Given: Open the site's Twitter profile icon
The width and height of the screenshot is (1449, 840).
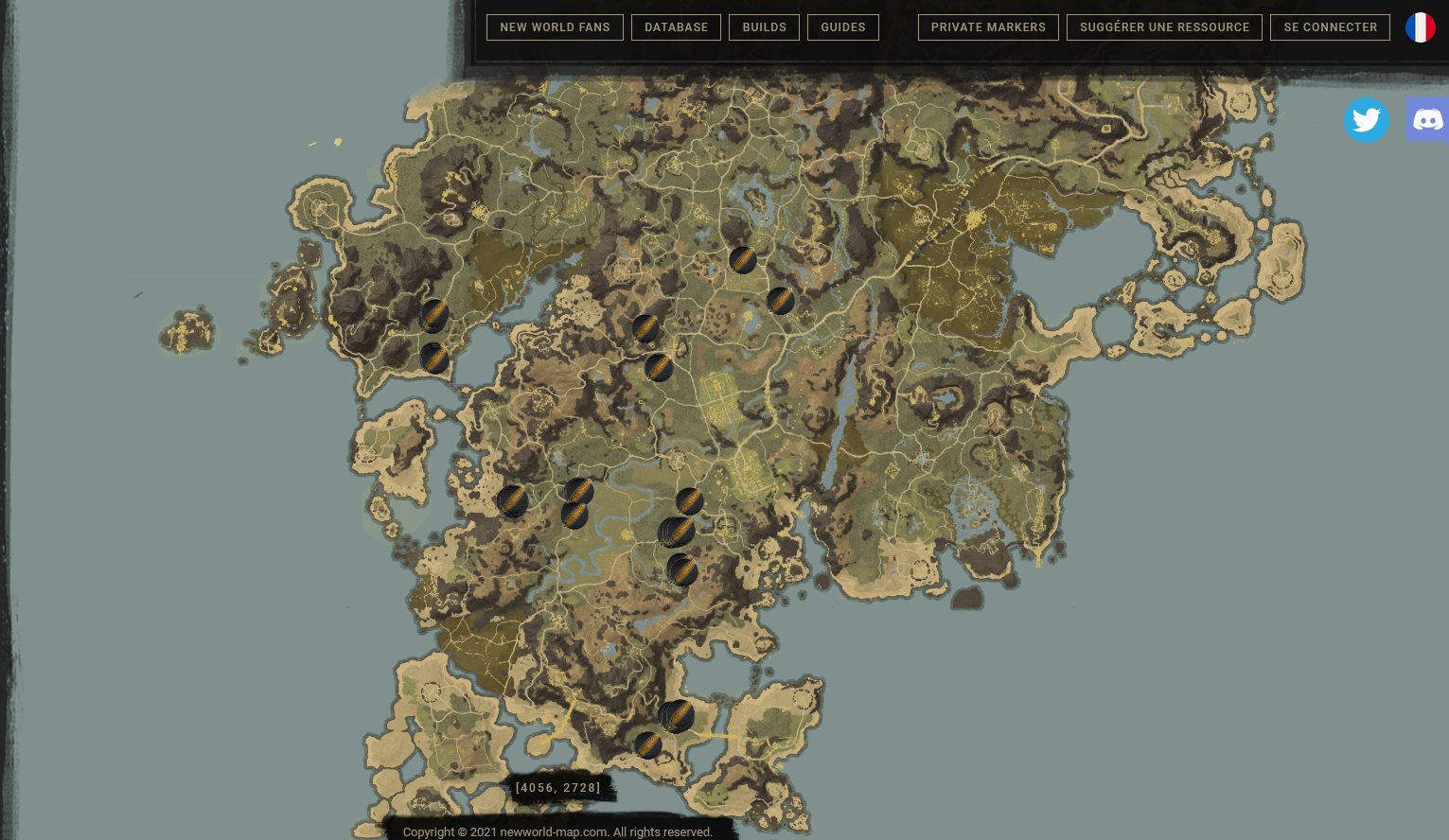Looking at the screenshot, I should coord(1366,120).
